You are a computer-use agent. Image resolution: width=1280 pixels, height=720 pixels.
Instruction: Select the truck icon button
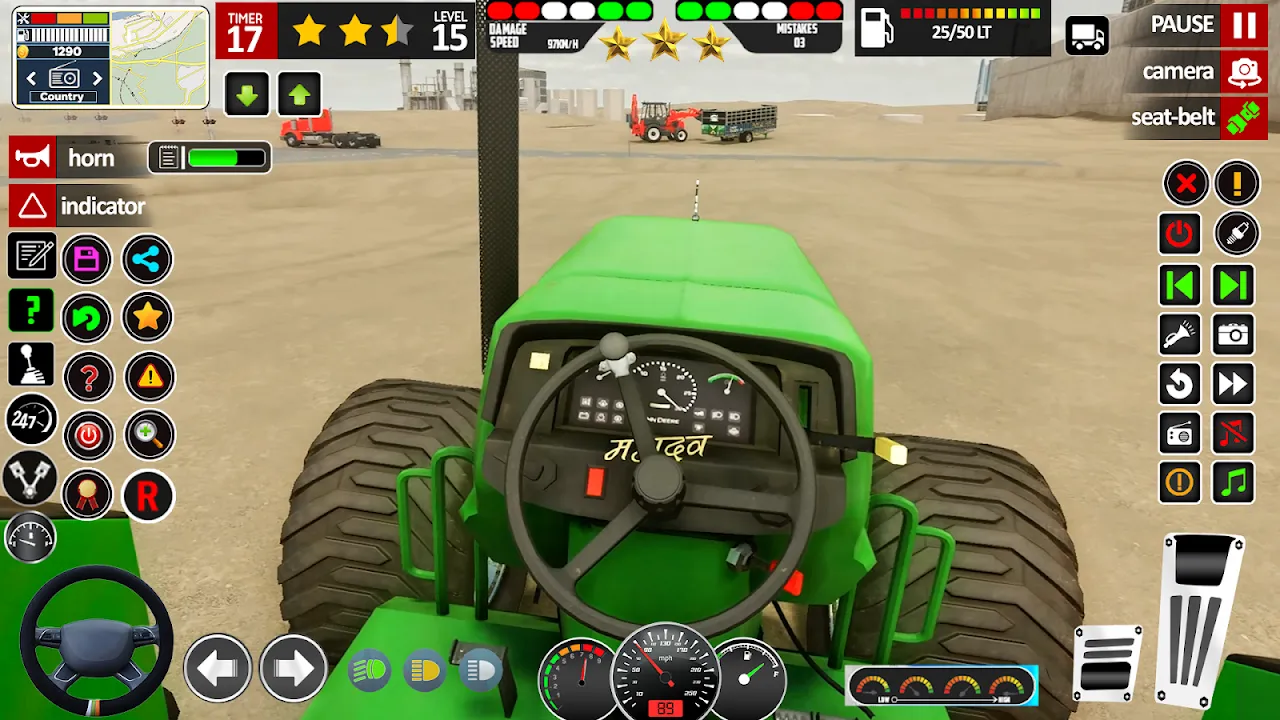(x=1087, y=37)
